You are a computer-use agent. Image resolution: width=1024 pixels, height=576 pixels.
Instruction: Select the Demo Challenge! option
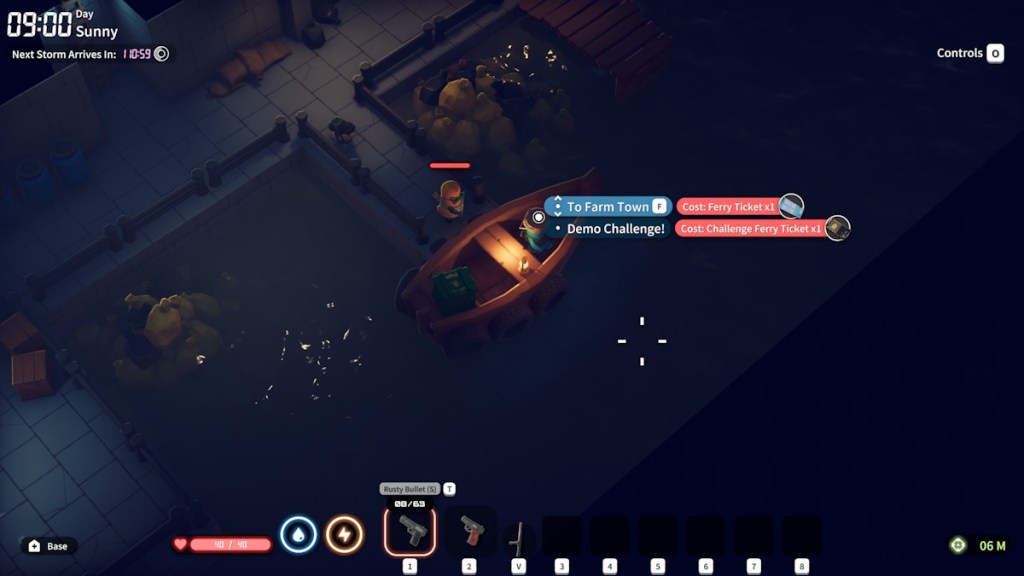[615, 229]
